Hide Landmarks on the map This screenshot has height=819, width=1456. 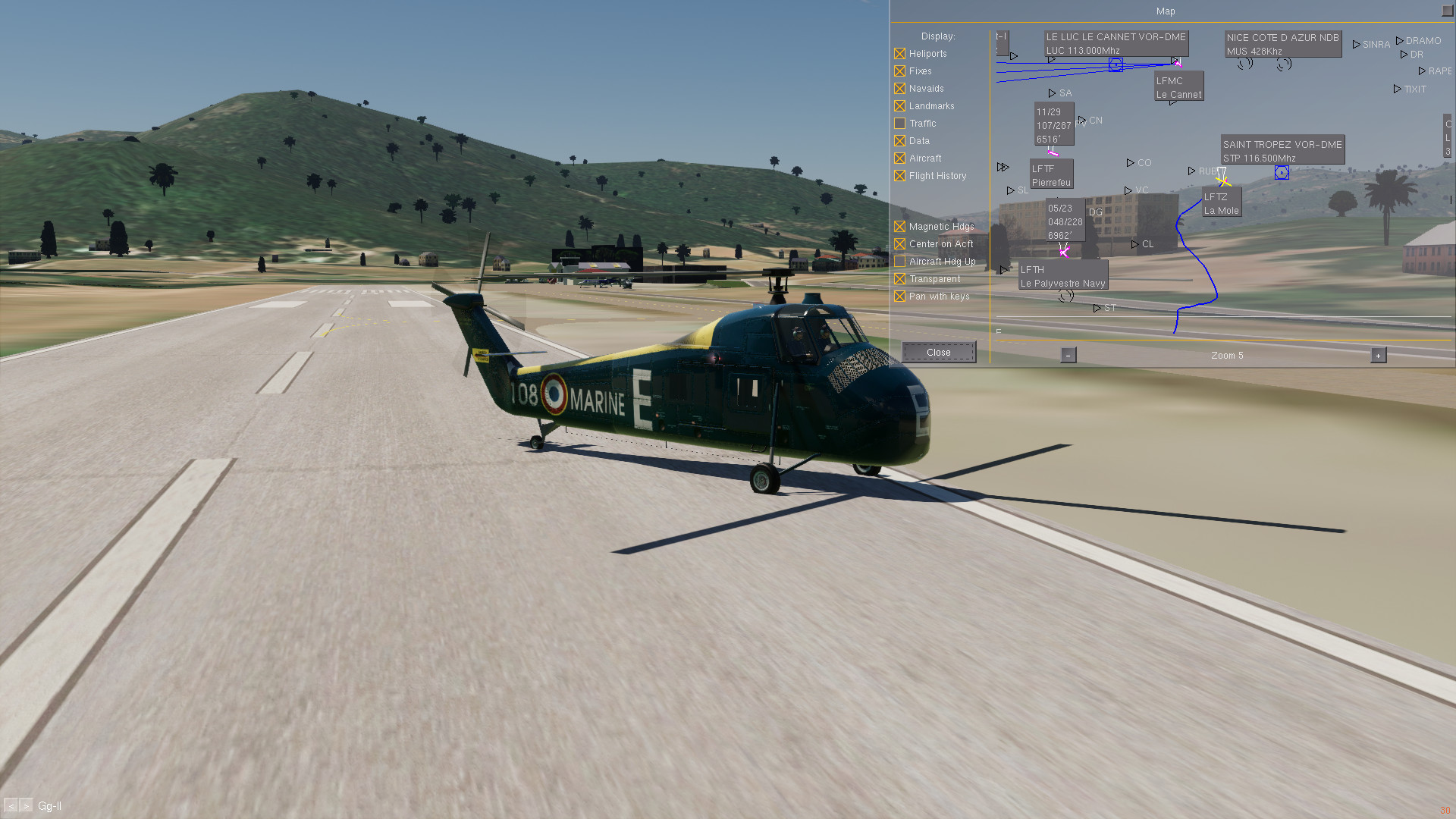click(x=899, y=106)
